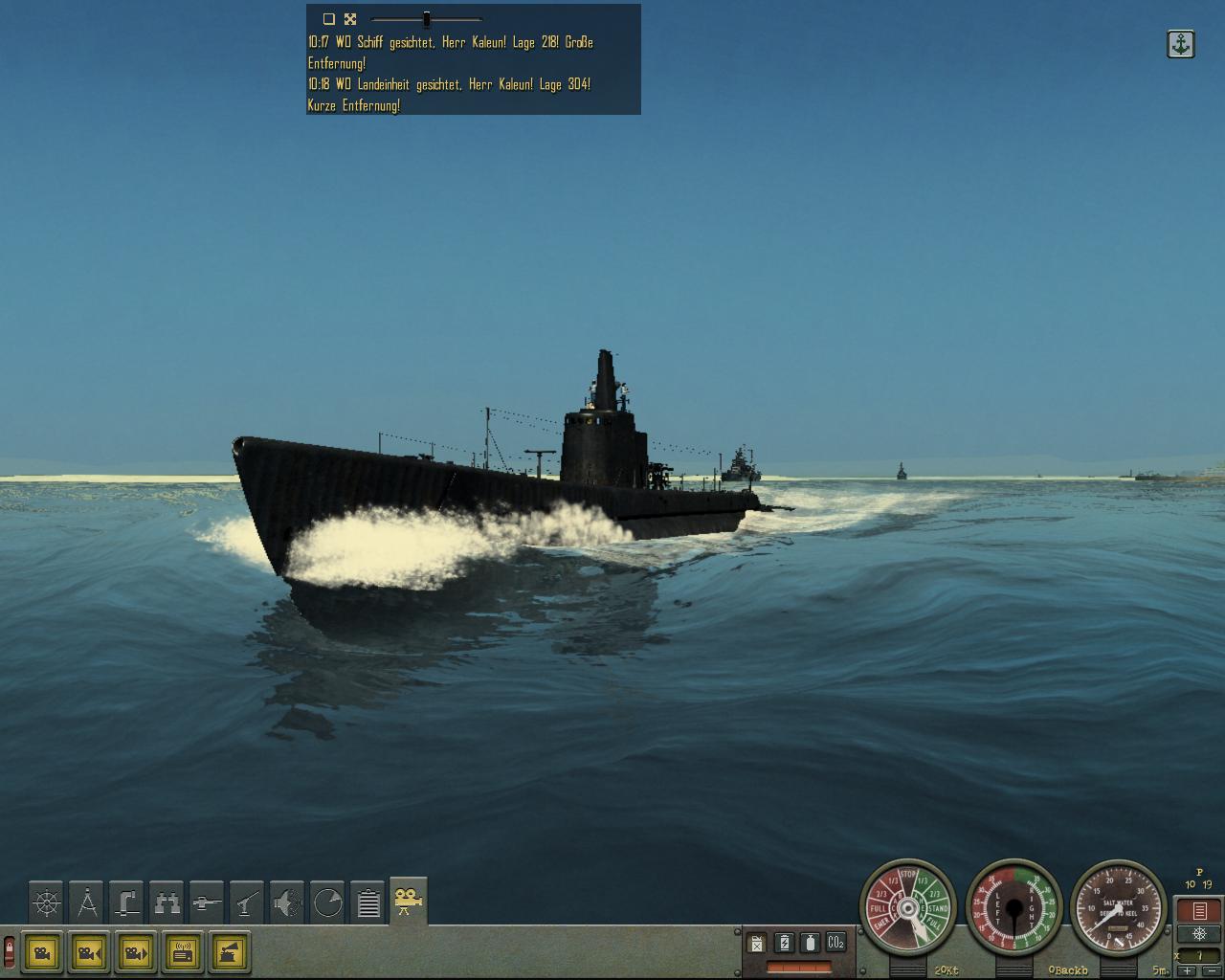Increase time compression with the plus button
The width and height of the screenshot is (1225, 980).
pyautogui.click(x=1189, y=970)
